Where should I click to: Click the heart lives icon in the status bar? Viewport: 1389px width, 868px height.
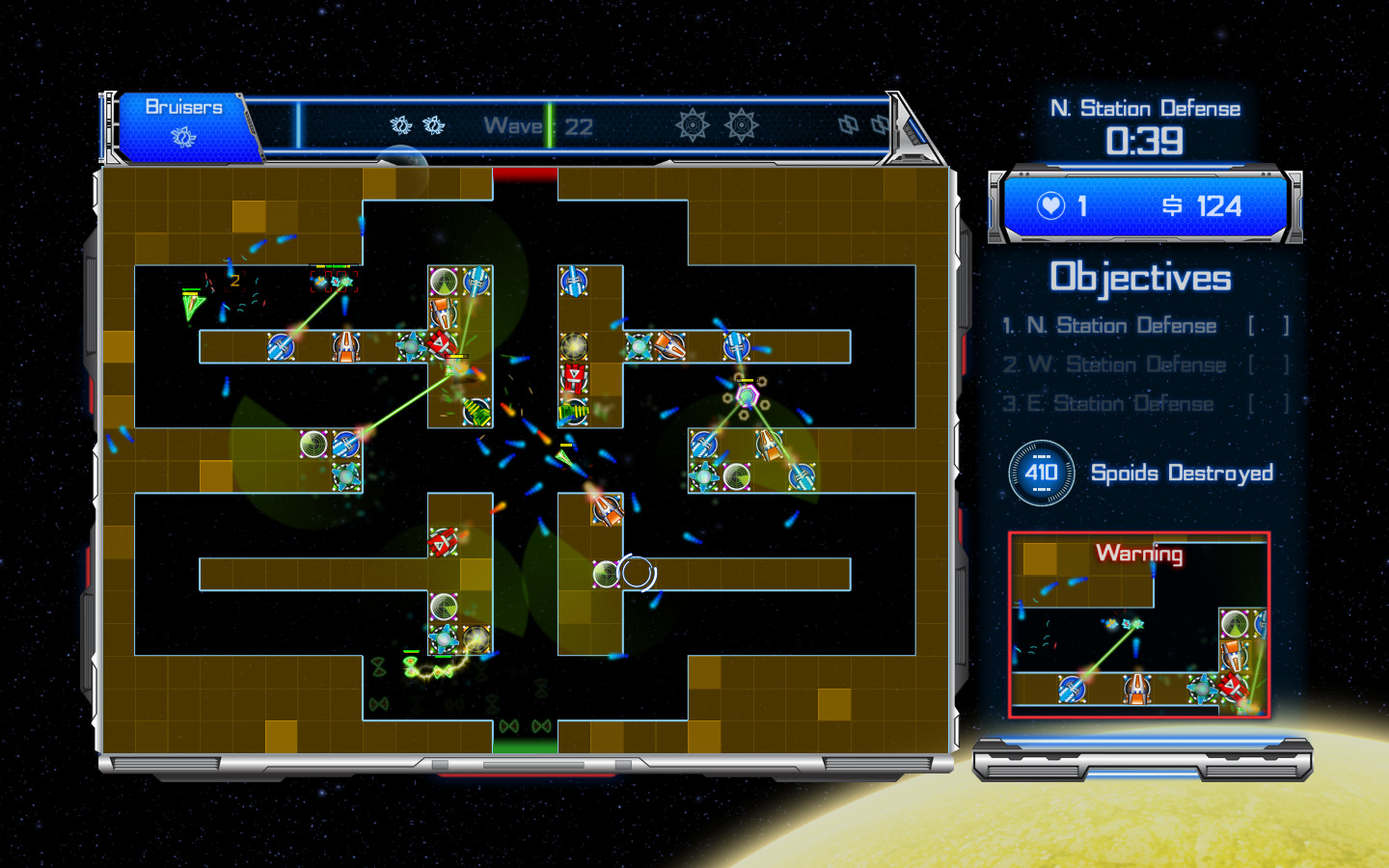(1052, 206)
